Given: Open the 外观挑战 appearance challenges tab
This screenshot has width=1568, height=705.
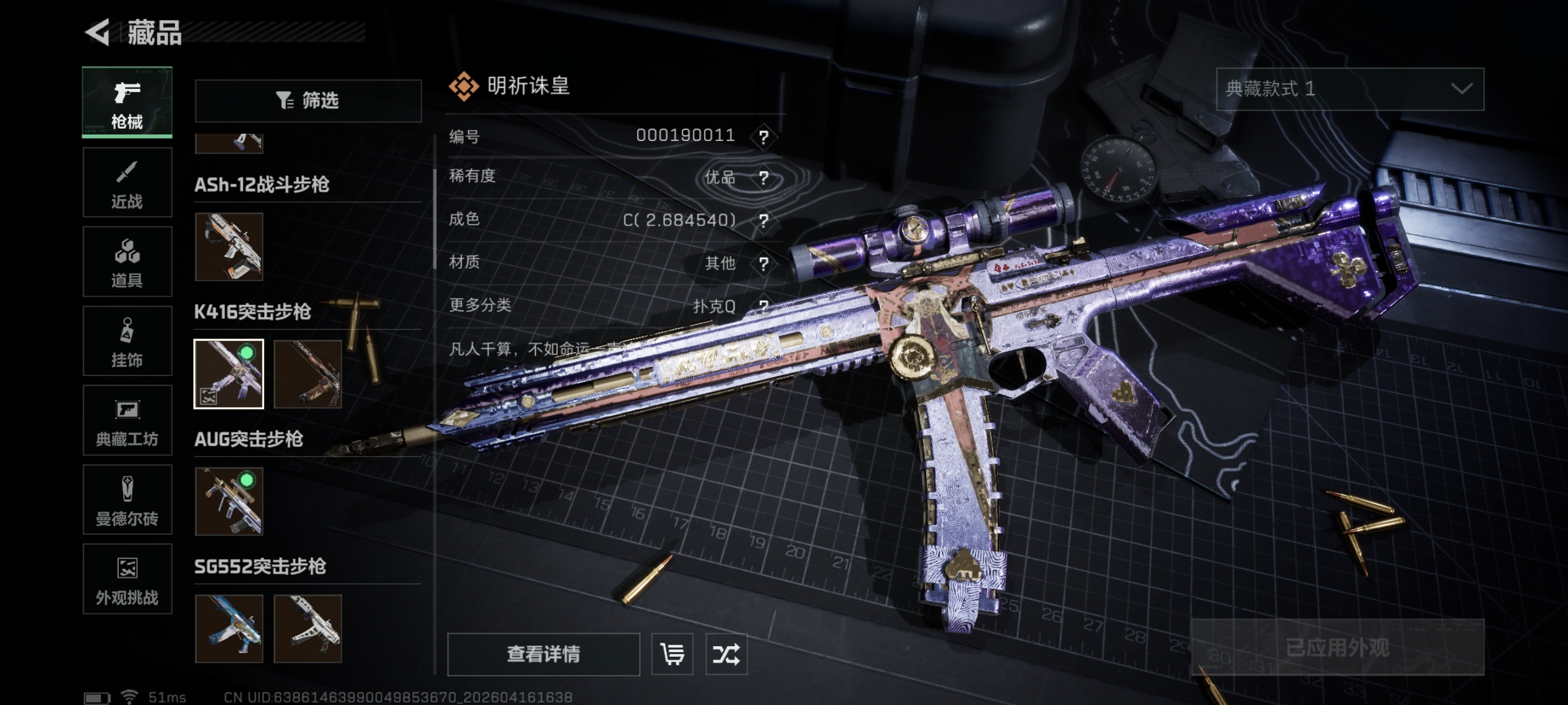Looking at the screenshot, I should point(127,579).
